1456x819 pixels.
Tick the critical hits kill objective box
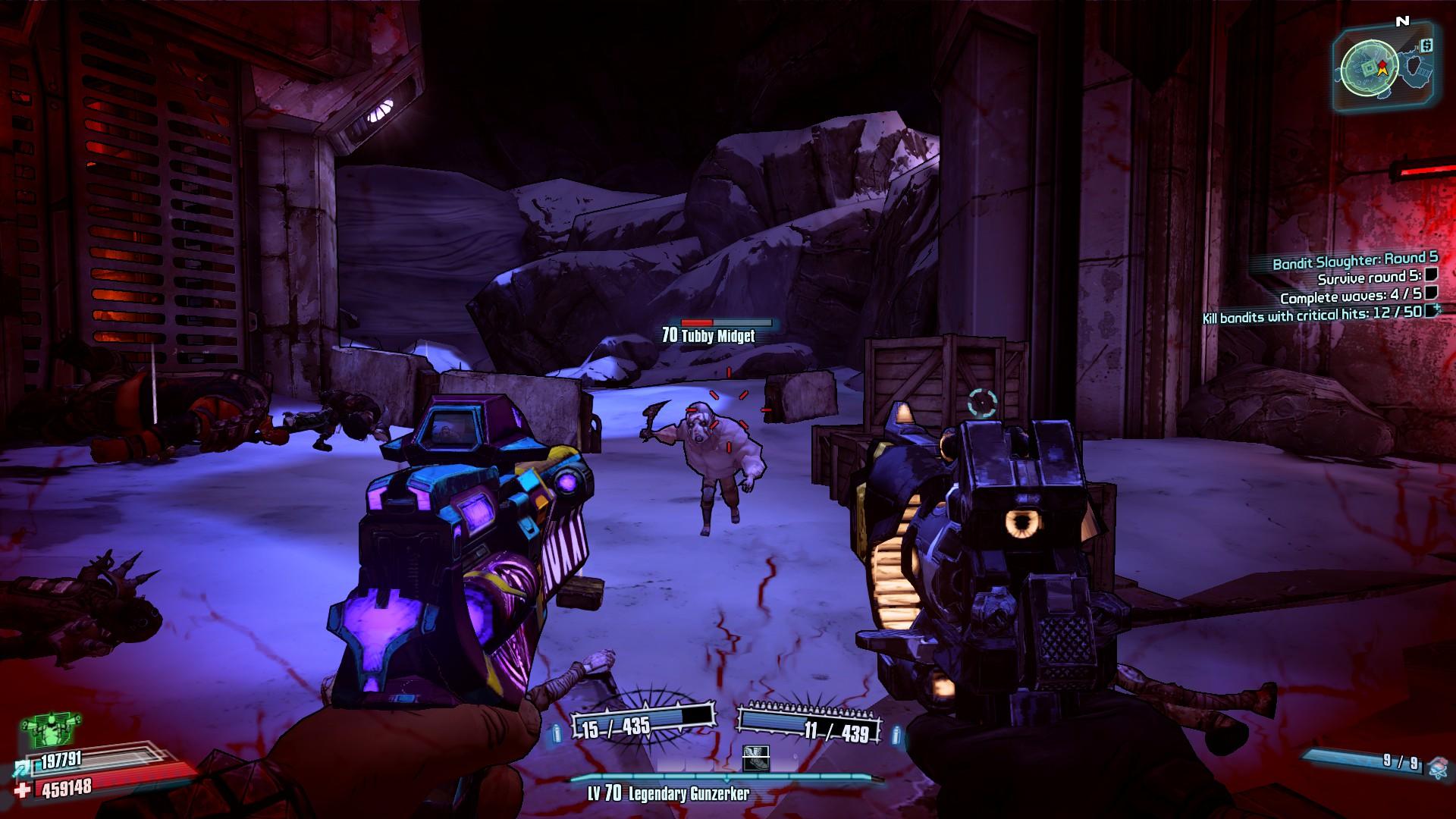(1431, 310)
